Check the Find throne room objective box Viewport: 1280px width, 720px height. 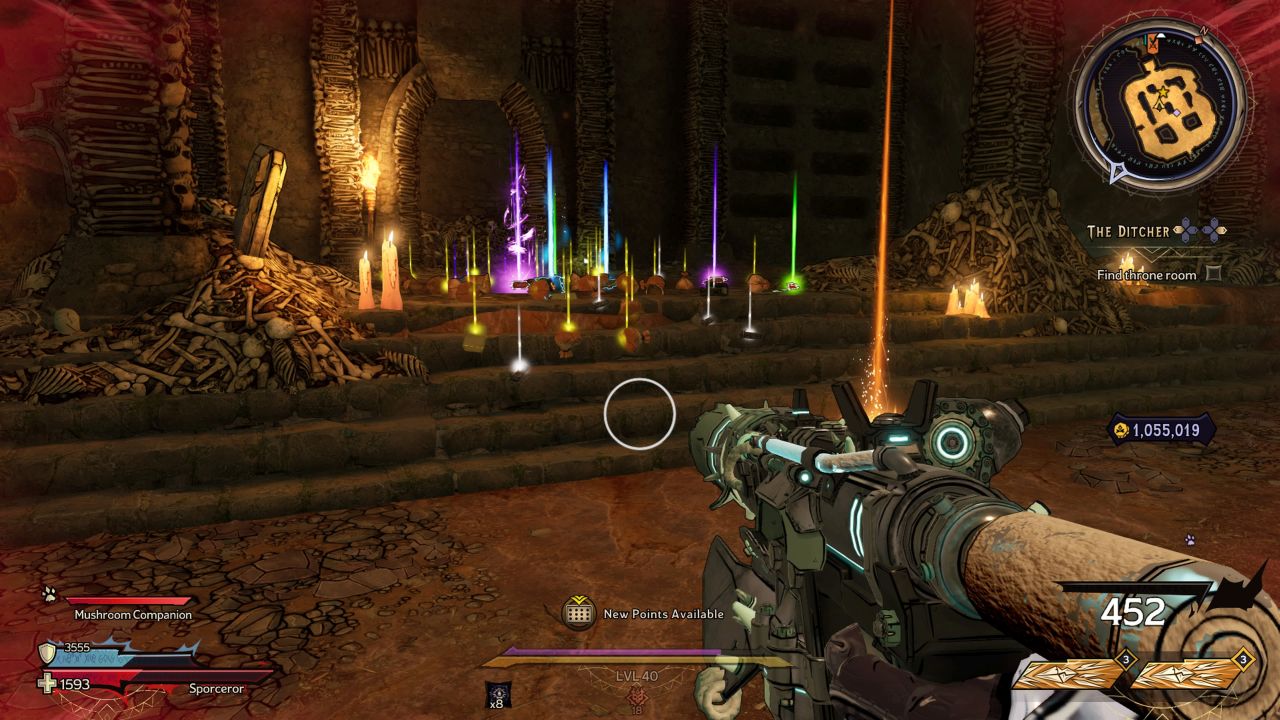1213,274
